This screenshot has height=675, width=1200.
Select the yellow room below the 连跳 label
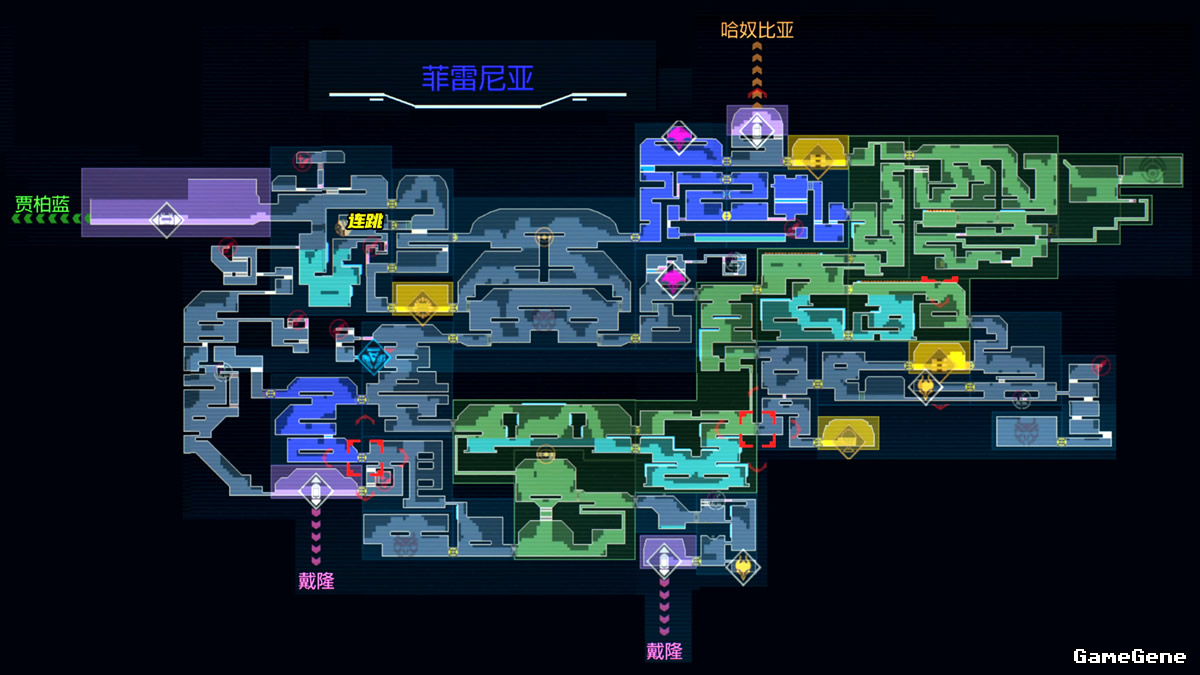pos(423,300)
